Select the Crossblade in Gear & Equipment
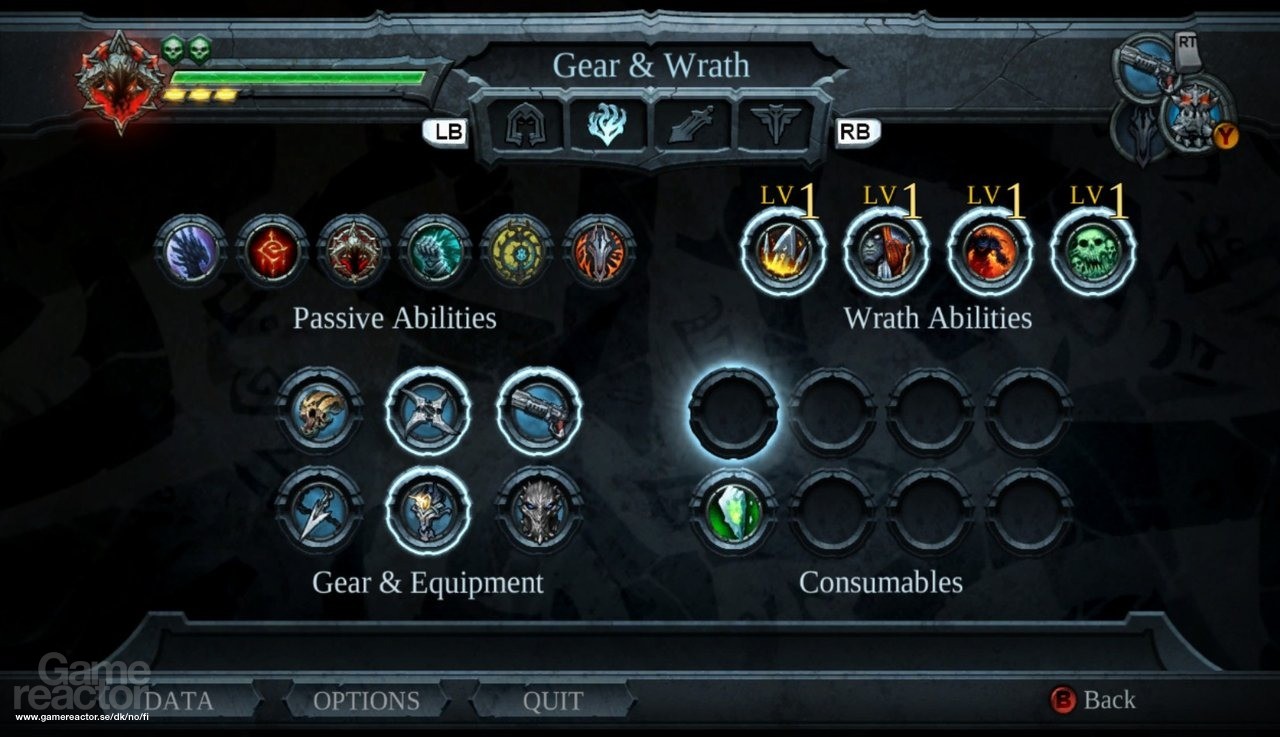This screenshot has height=737, width=1280. (428, 412)
